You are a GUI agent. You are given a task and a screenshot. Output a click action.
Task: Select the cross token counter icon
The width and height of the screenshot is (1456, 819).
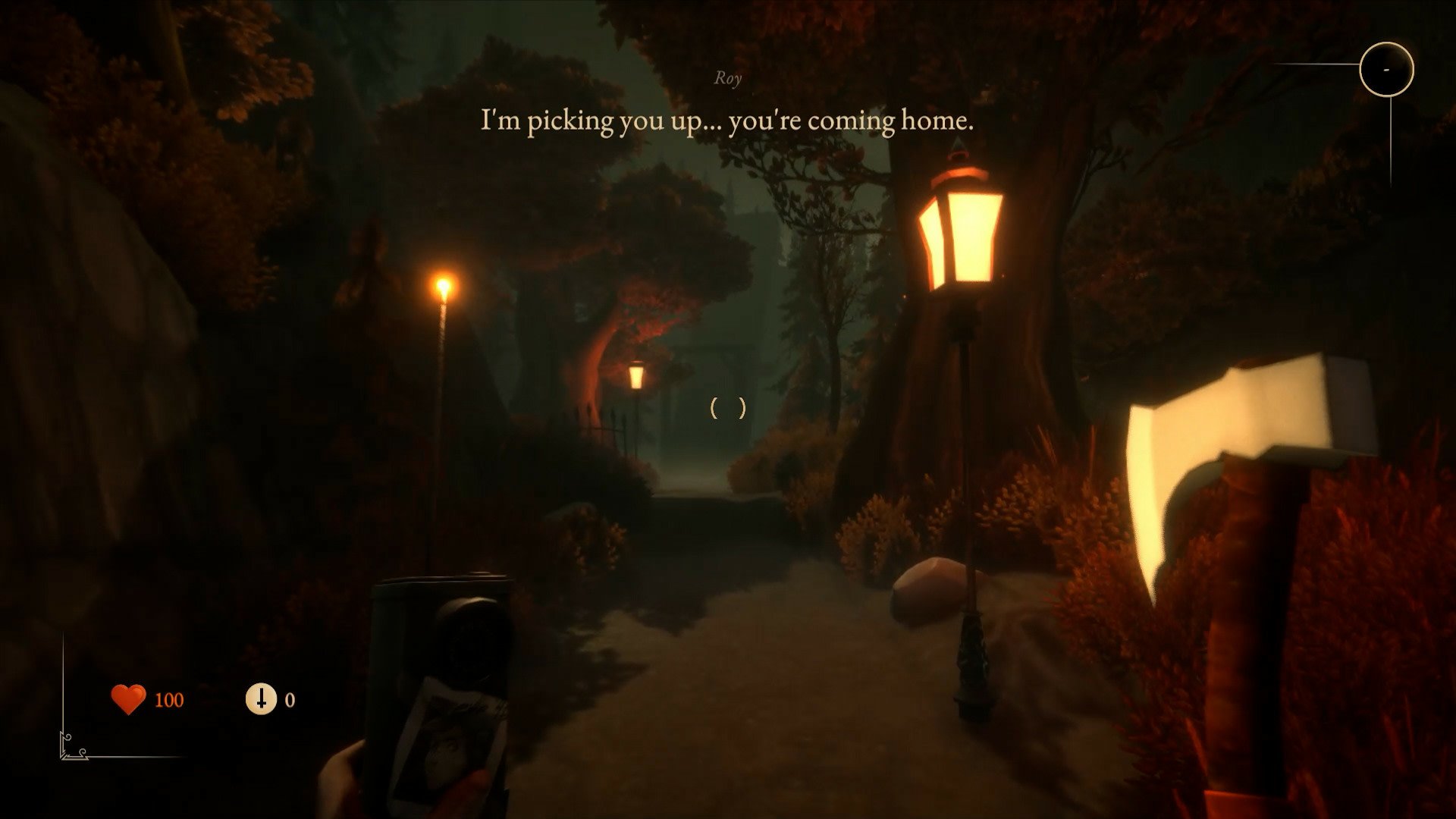coord(261,699)
